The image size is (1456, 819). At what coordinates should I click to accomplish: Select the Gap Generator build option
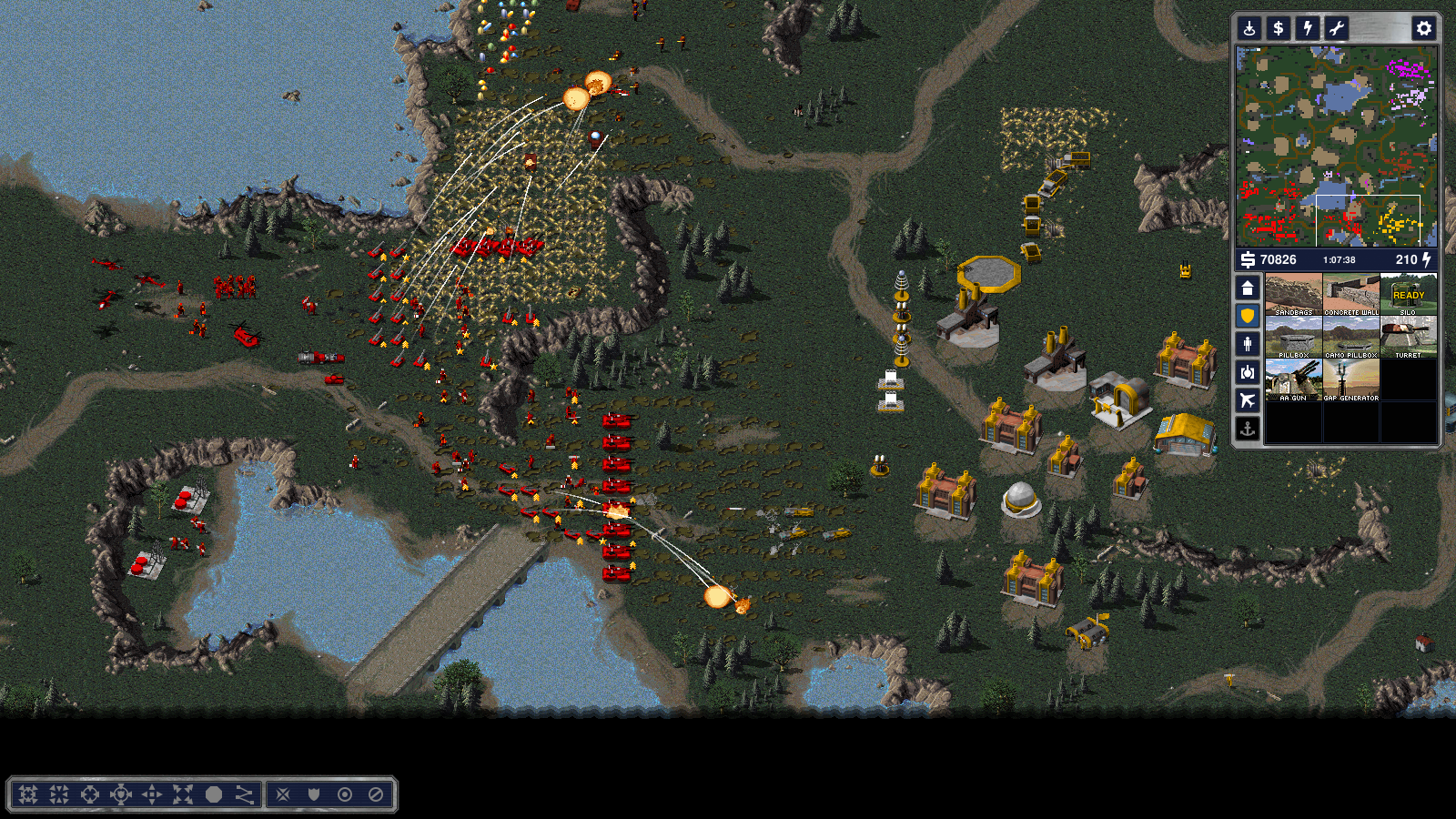coord(1350,379)
